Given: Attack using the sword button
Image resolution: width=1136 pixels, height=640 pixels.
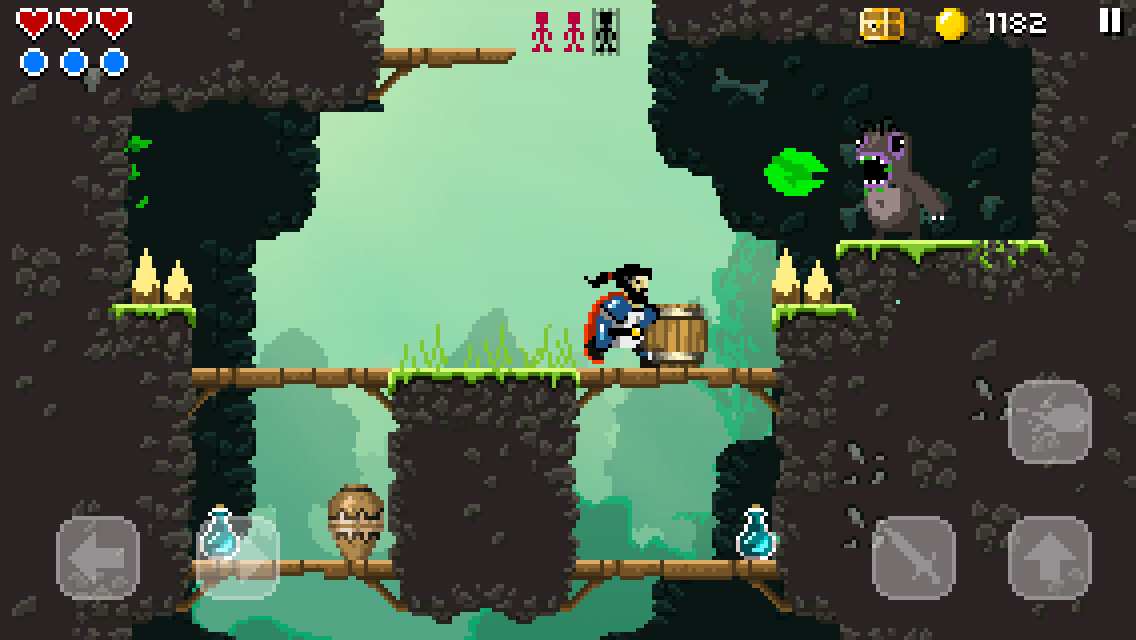Looking at the screenshot, I should pos(913,557).
